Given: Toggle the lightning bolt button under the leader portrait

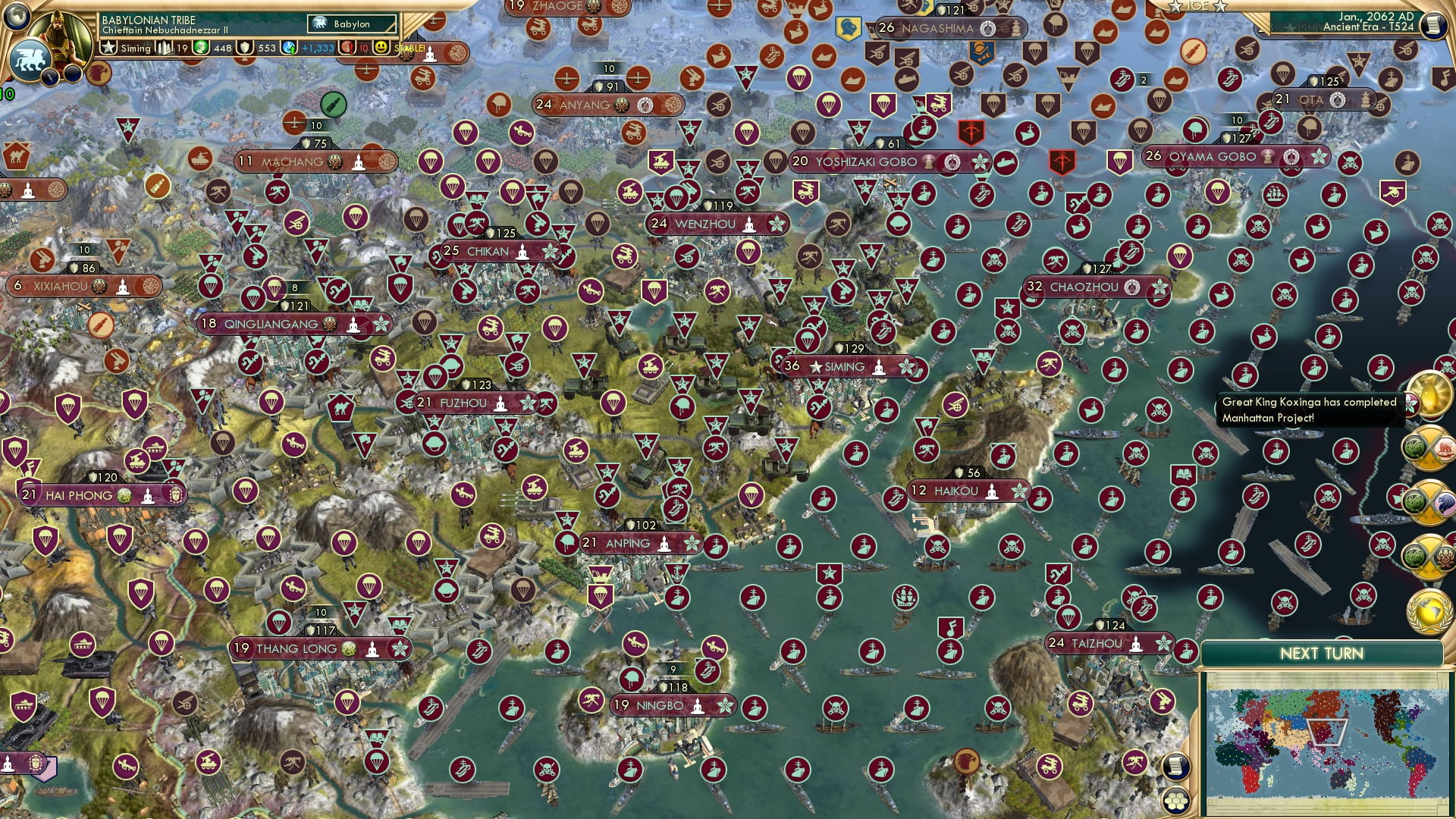Looking at the screenshot, I should 49,78.
